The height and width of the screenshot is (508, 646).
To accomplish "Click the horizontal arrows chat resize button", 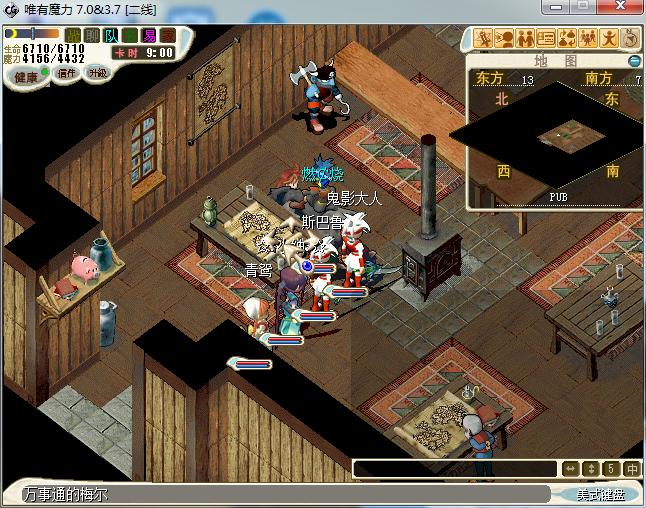I will click(570, 468).
